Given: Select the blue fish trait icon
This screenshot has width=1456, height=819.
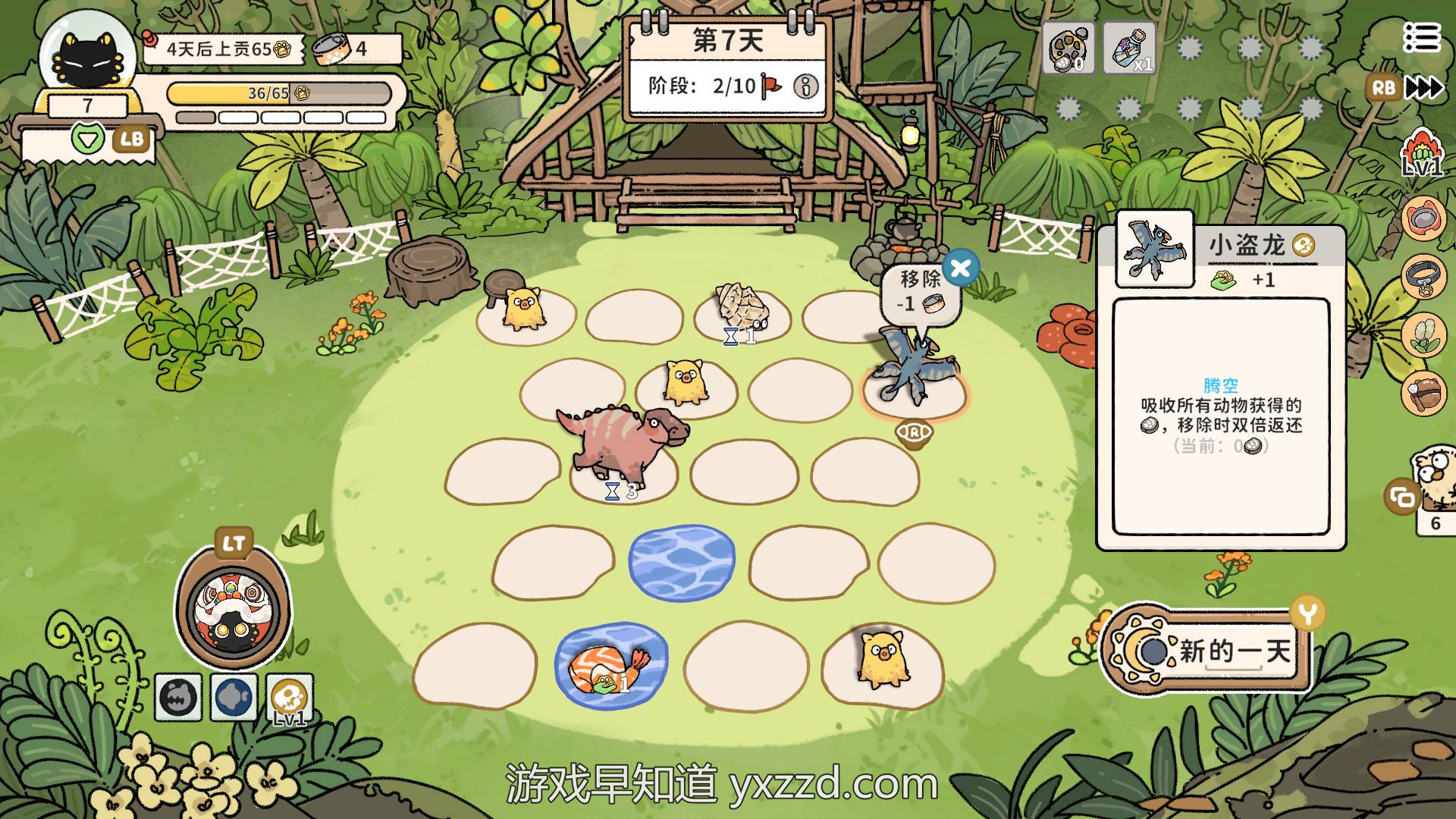Looking at the screenshot, I should (234, 697).
